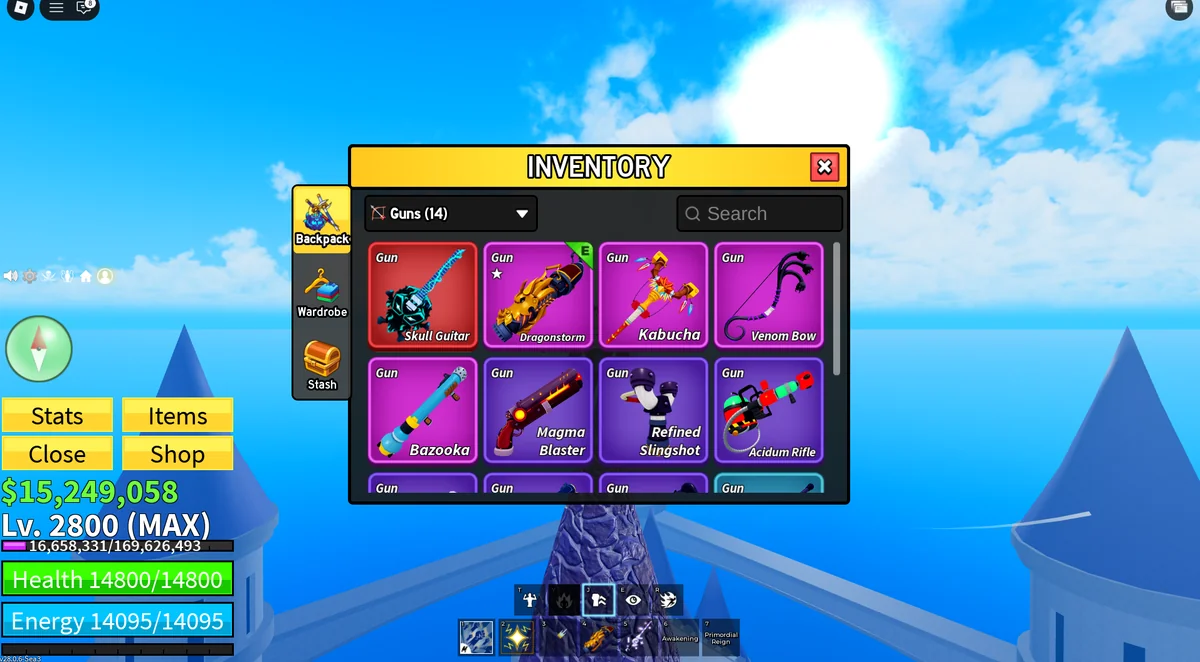Open the Shop

(x=177, y=454)
